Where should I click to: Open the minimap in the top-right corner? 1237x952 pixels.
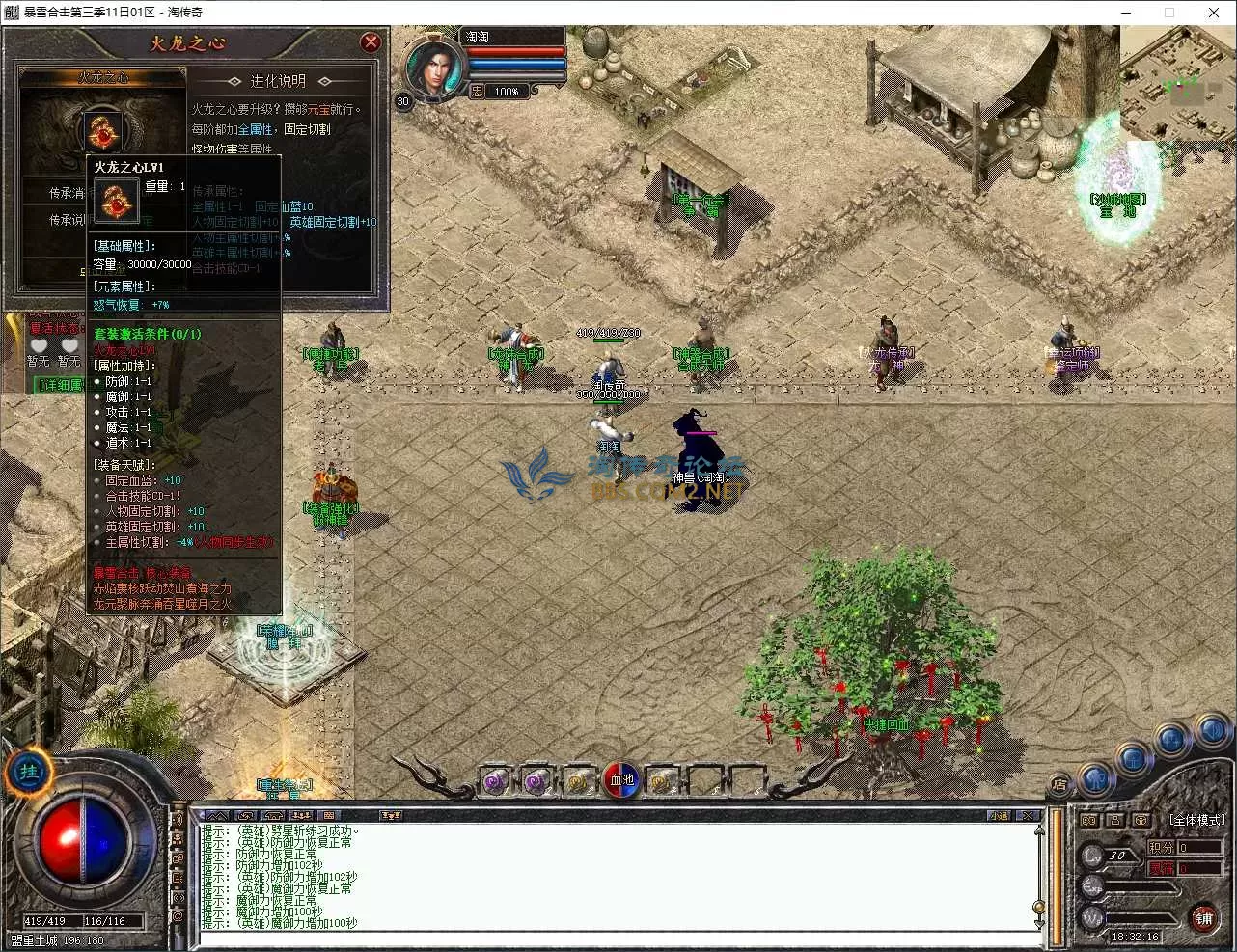coord(1176,82)
